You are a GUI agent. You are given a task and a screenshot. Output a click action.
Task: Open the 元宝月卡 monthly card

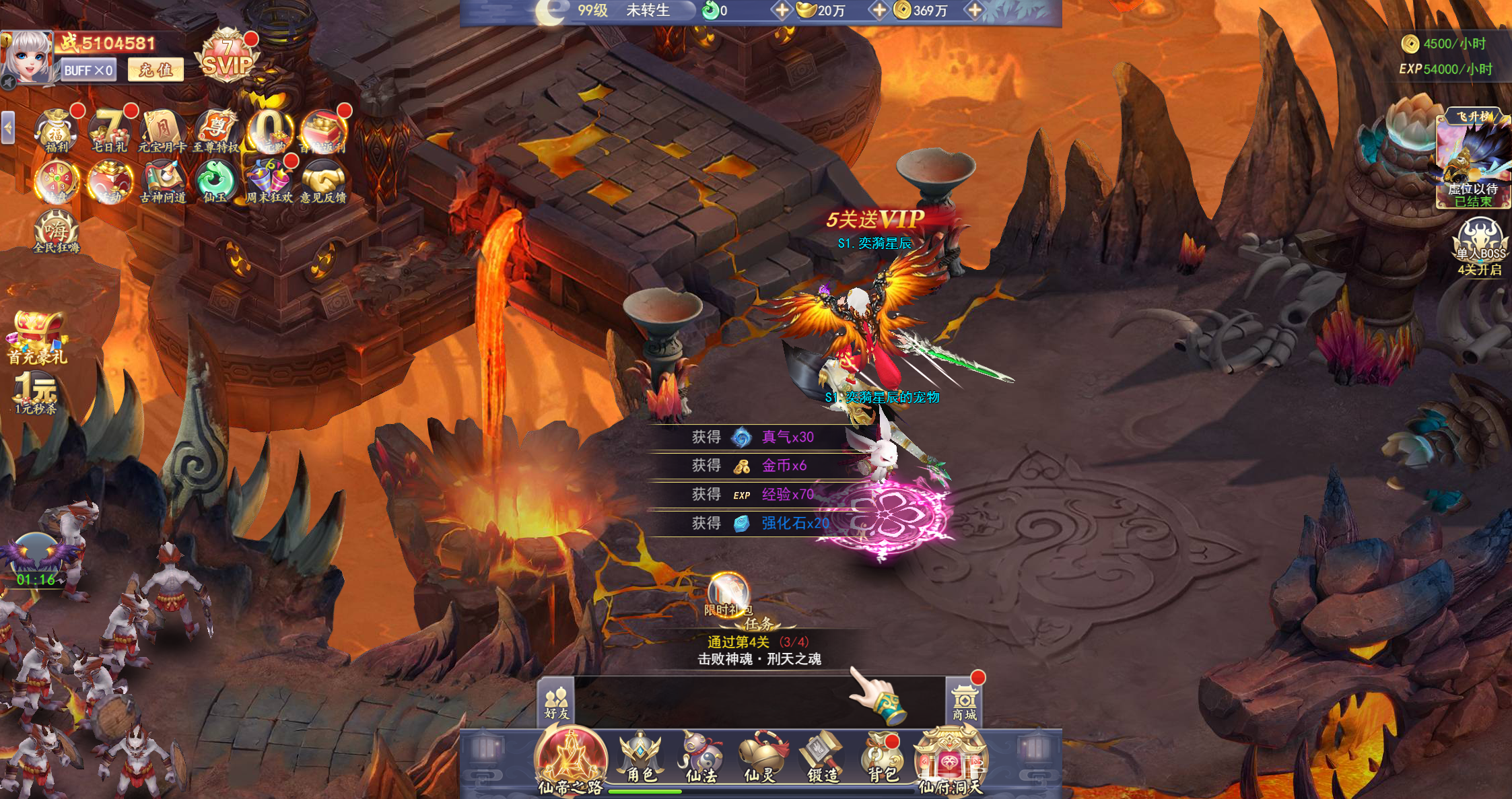click(162, 130)
